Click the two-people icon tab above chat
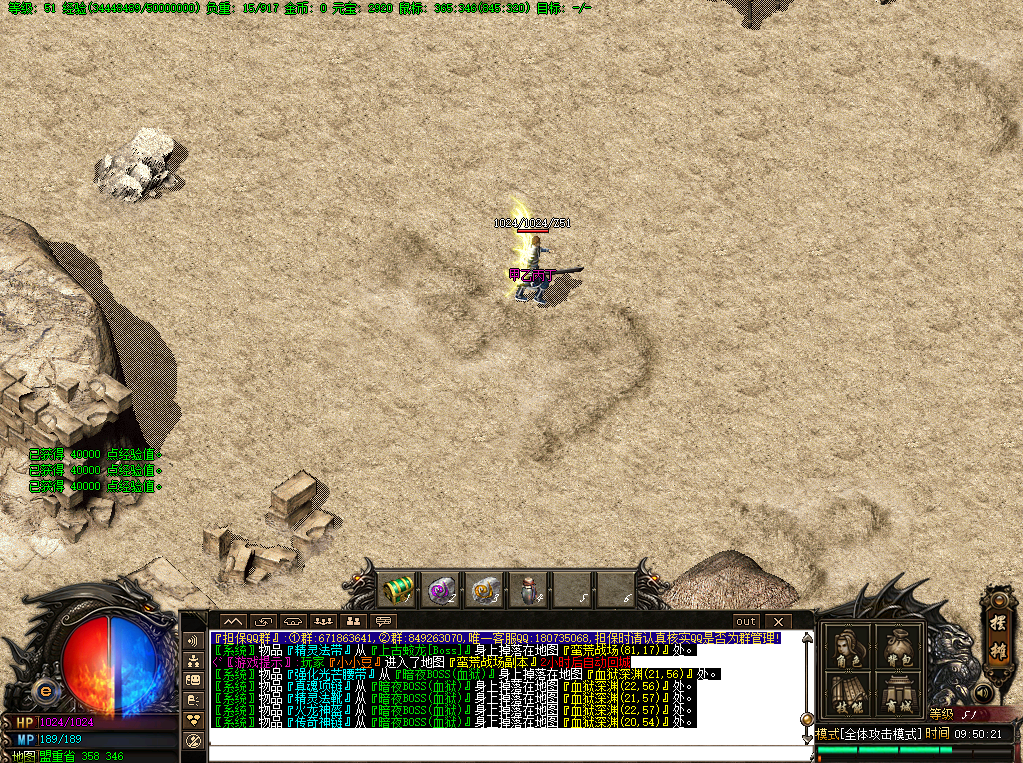The height and width of the screenshot is (763, 1023). pyautogui.click(x=353, y=621)
